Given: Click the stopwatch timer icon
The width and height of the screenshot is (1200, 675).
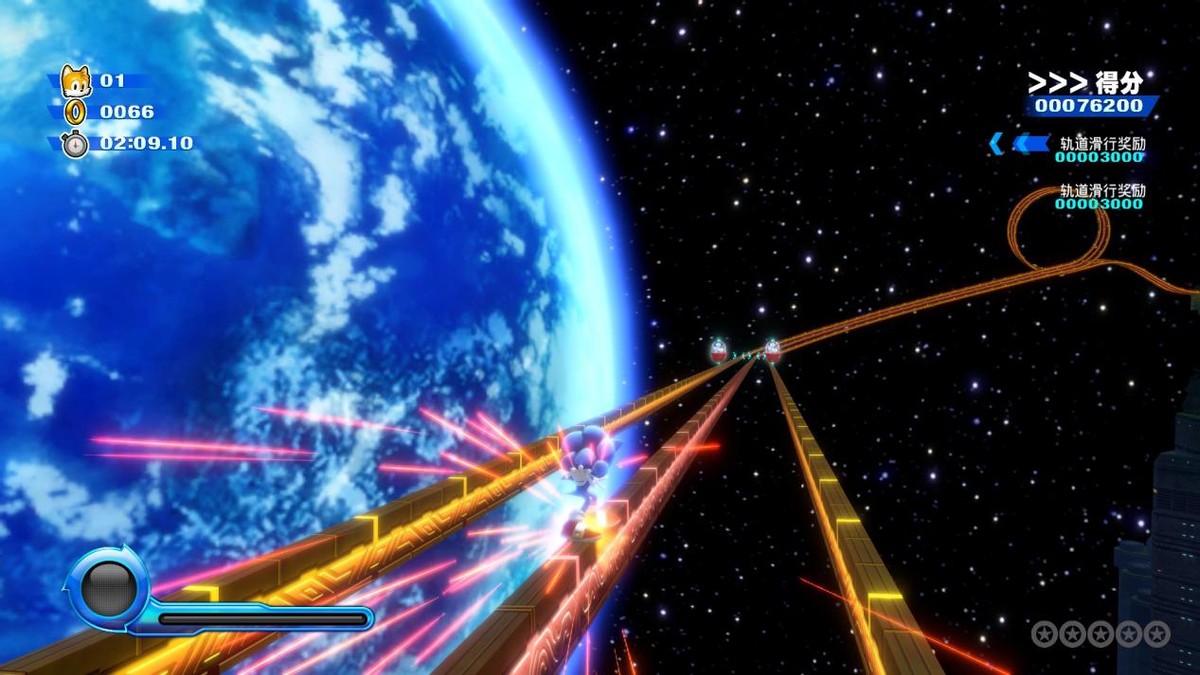Looking at the screenshot, I should pyautogui.click(x=75, y=143).
